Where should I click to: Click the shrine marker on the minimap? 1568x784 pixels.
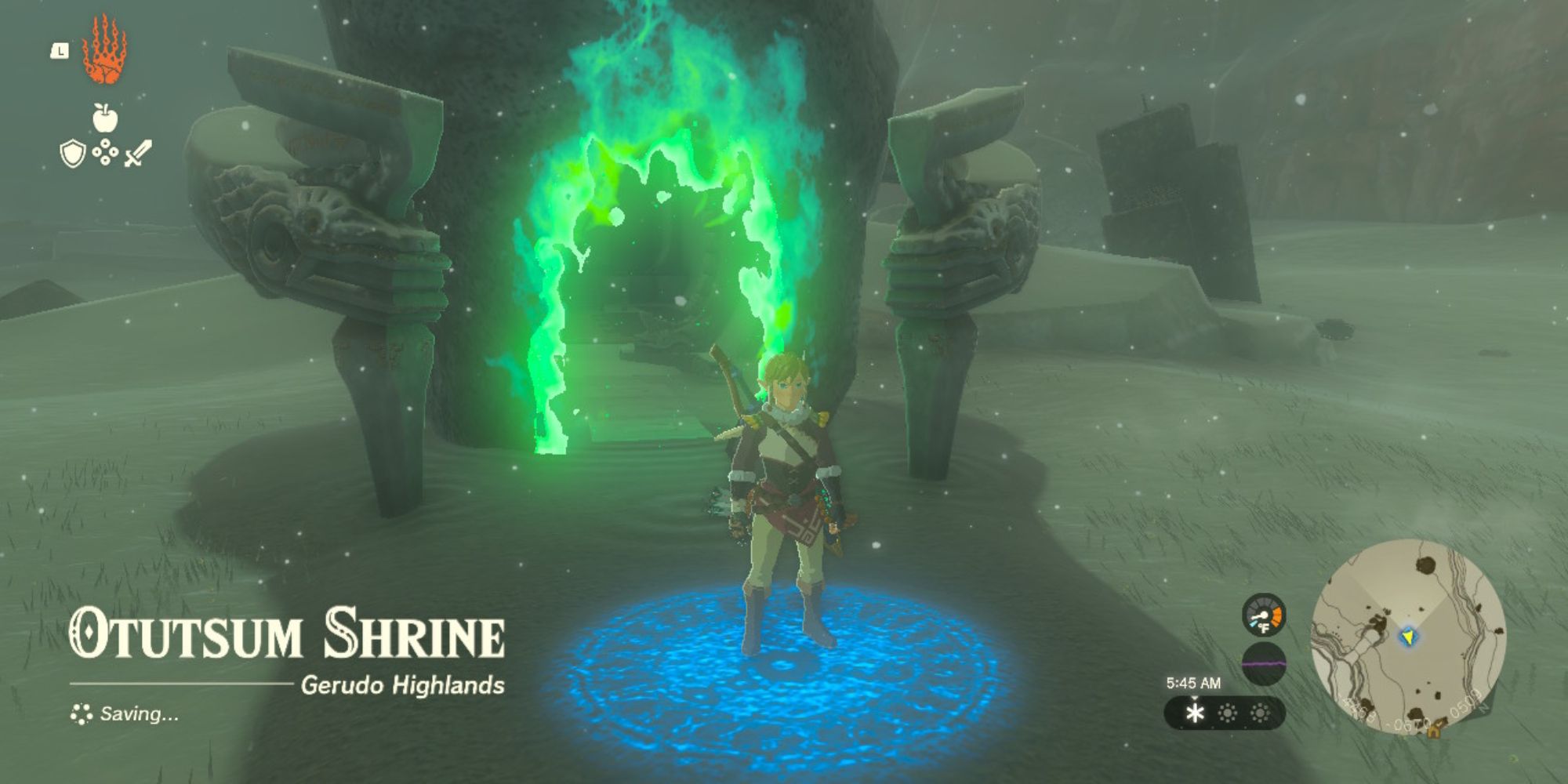click(x=1434, y=732)
